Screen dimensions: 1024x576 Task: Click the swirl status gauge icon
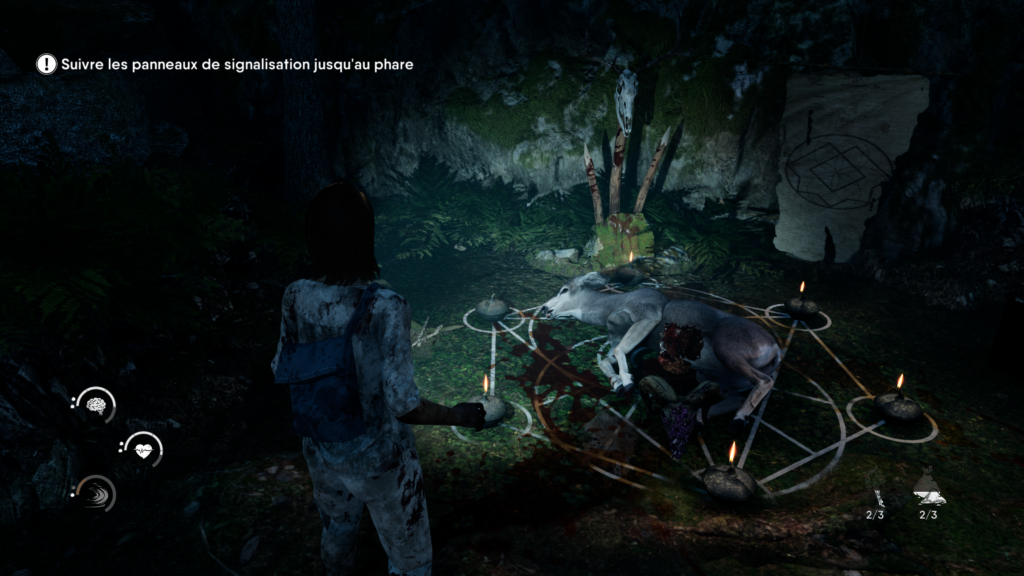coord(98,493)
